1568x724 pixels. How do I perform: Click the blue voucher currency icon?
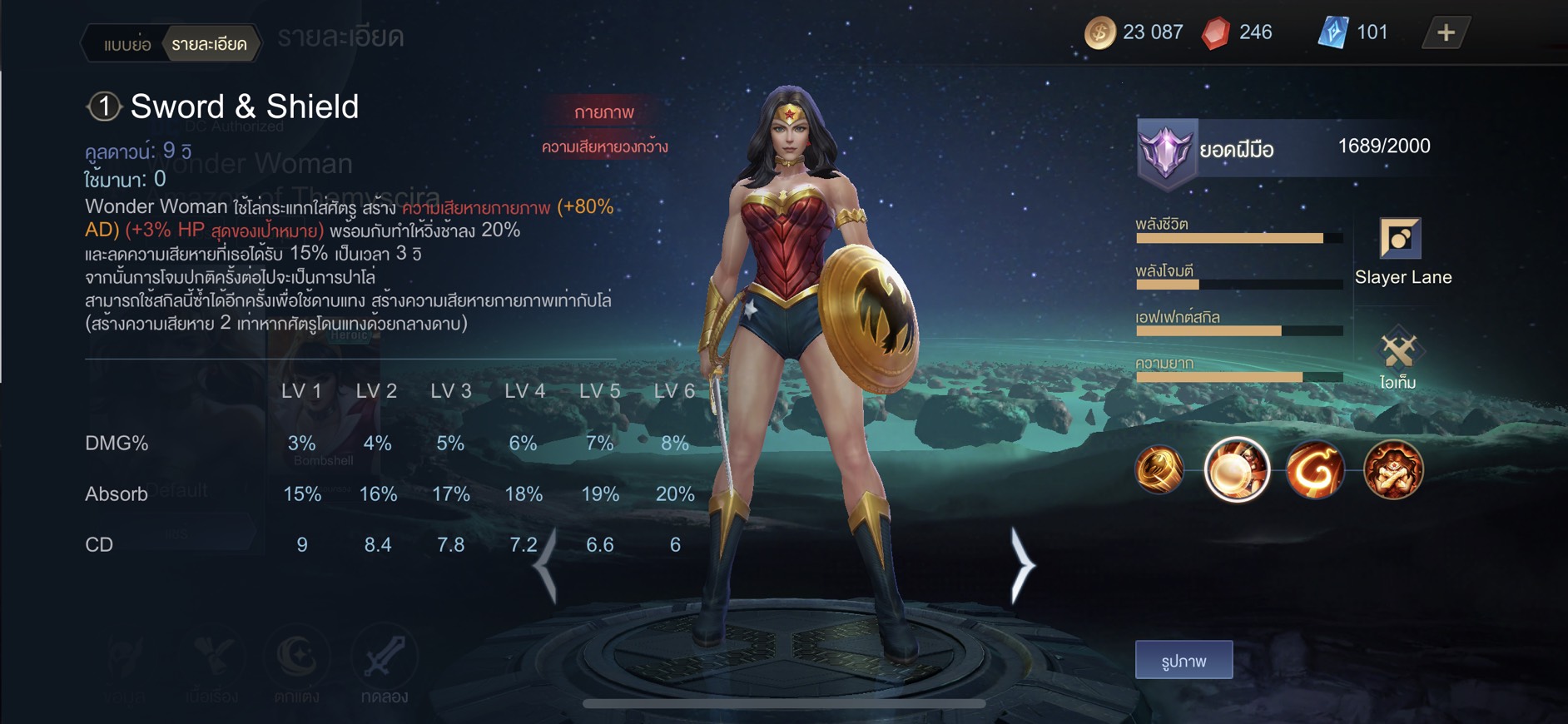pyautogui.click(x=1332, y=33)
